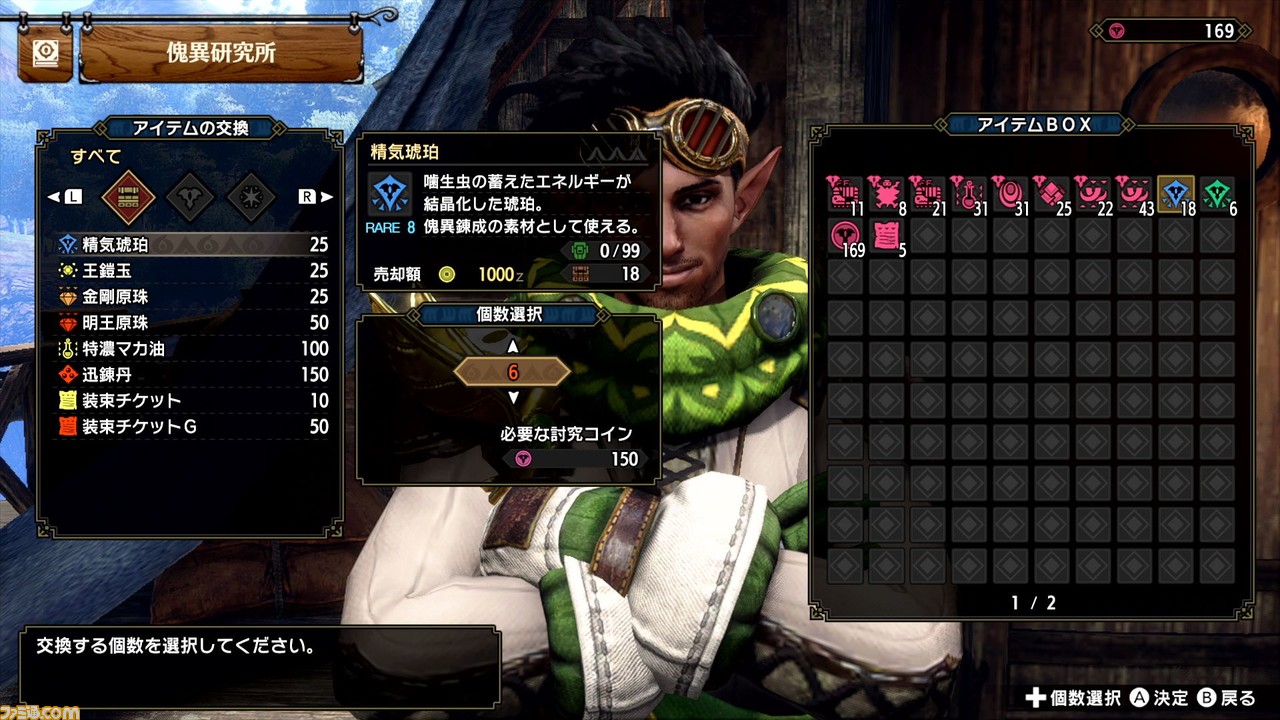Select the pink flask slot holding 31

point(969,193)
